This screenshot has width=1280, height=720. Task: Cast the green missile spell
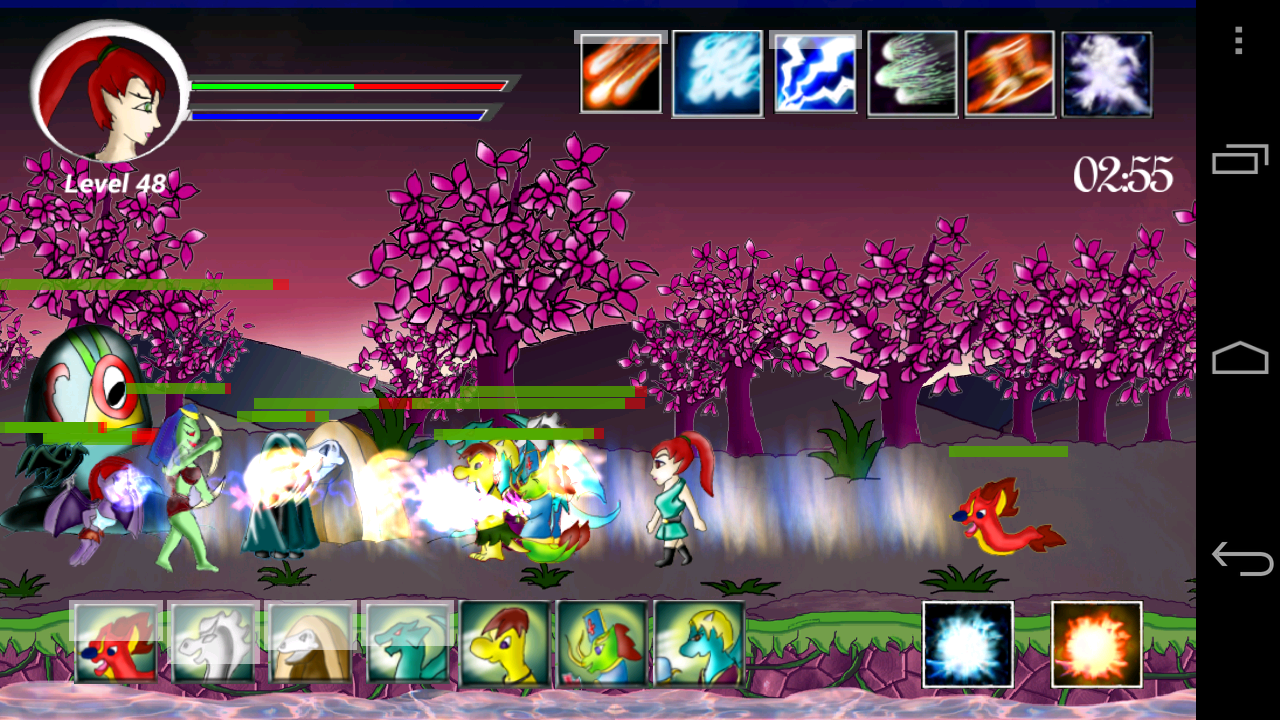point(911,72)
